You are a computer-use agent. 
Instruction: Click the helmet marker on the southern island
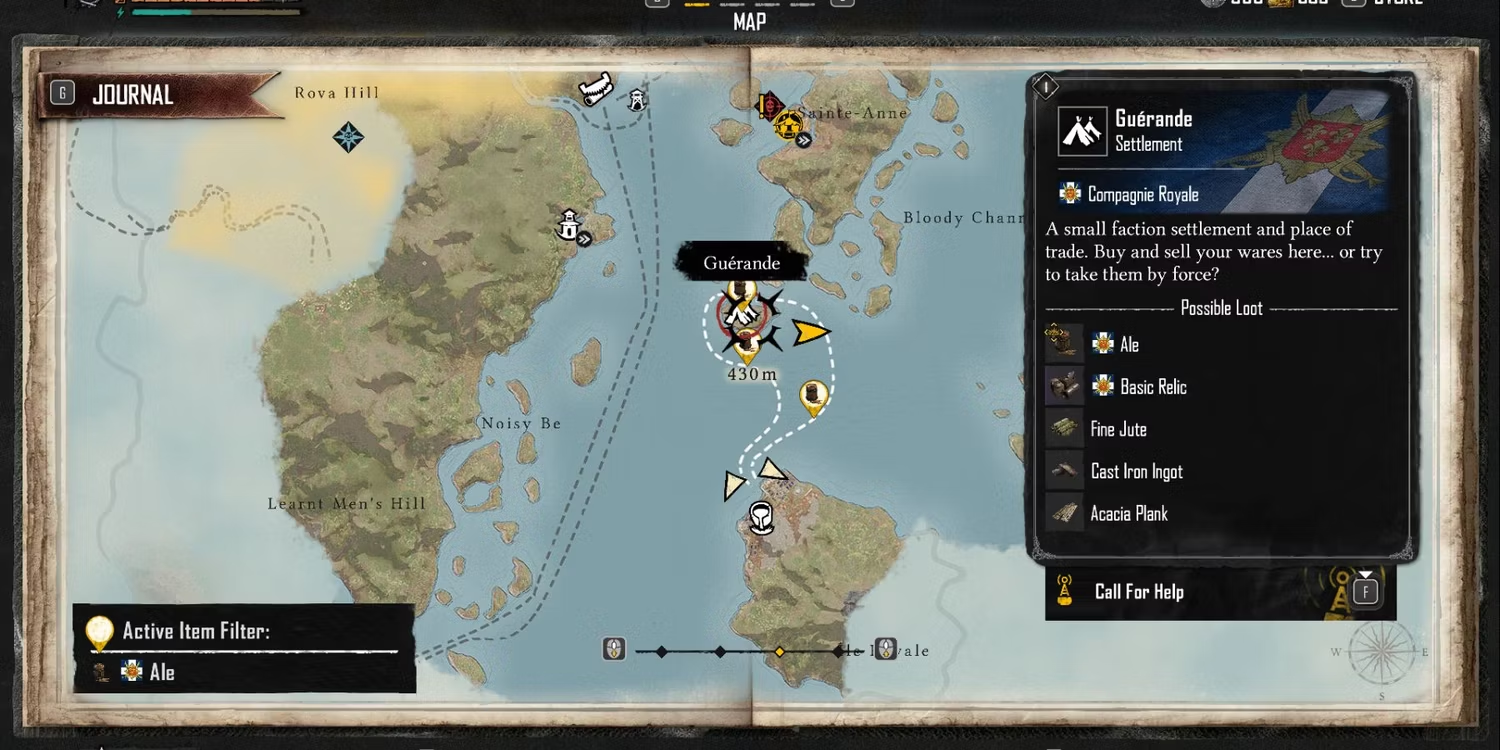click(x=762, y=517)
